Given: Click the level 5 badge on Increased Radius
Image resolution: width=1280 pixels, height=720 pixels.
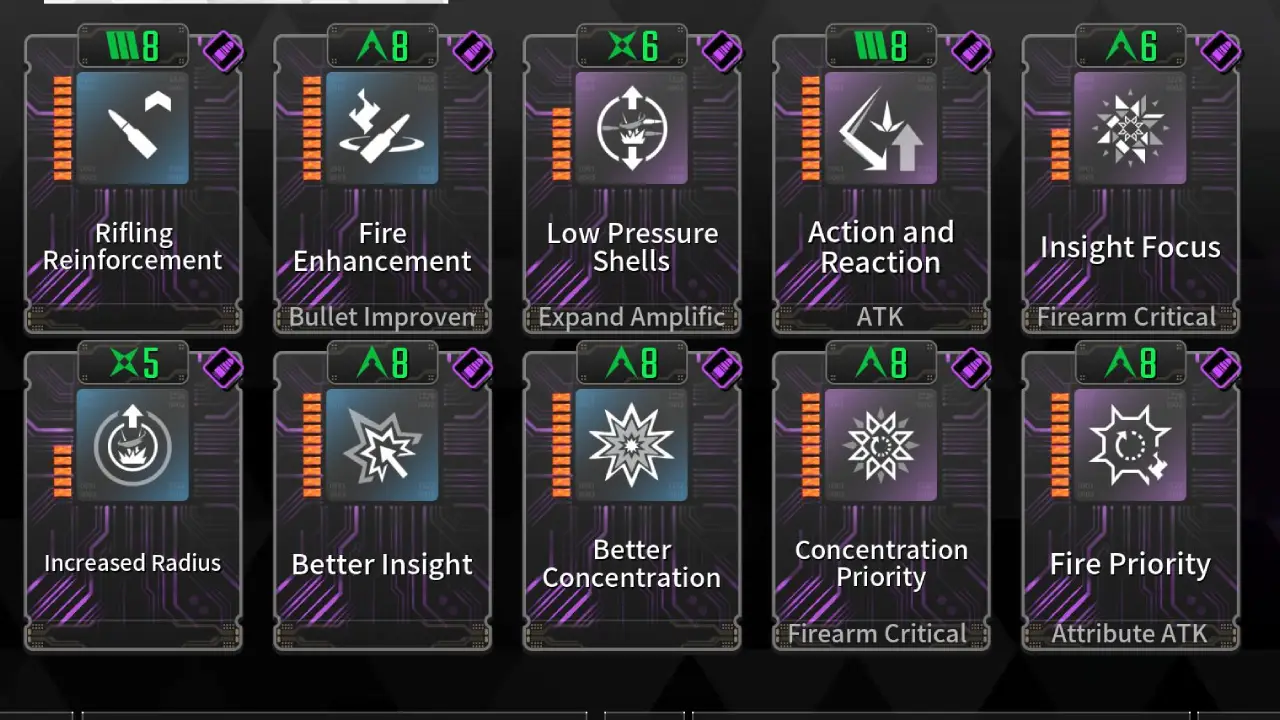Looking at the screenshot, I should click(x=133, y=363).
